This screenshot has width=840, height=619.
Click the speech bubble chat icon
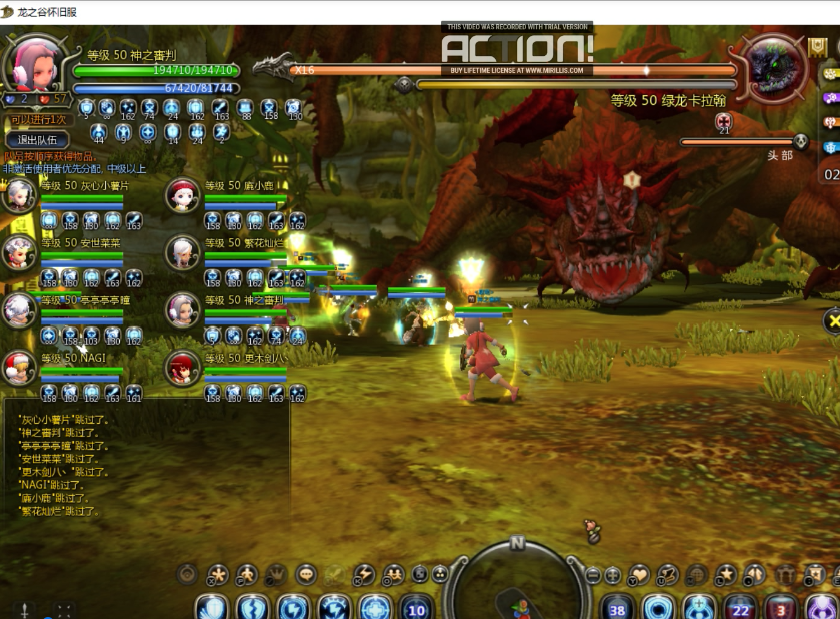coord(306,574)
